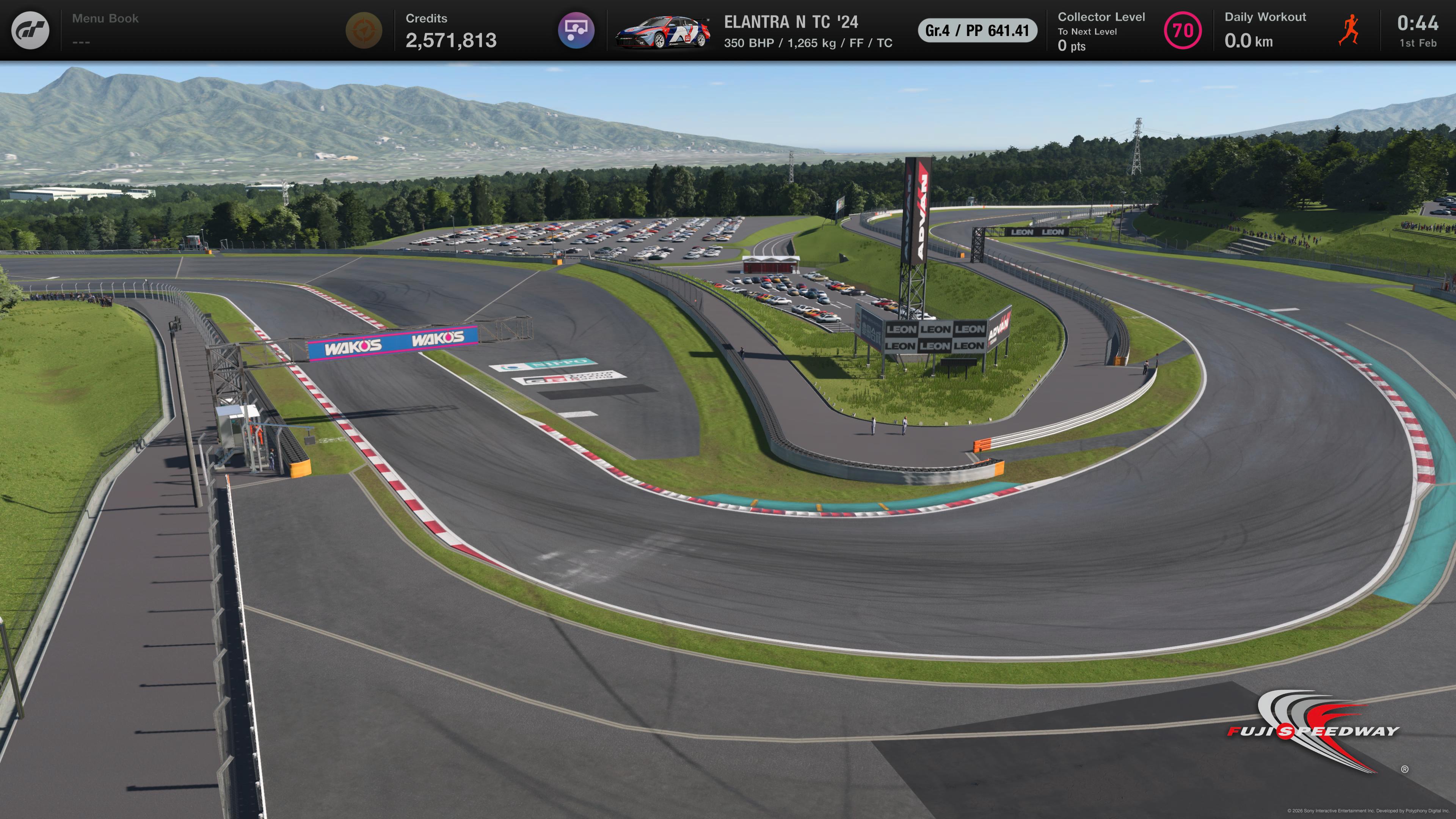Select the orange compass mission icon
This screenshot has height=819, width=1456.
coord(364,30)
